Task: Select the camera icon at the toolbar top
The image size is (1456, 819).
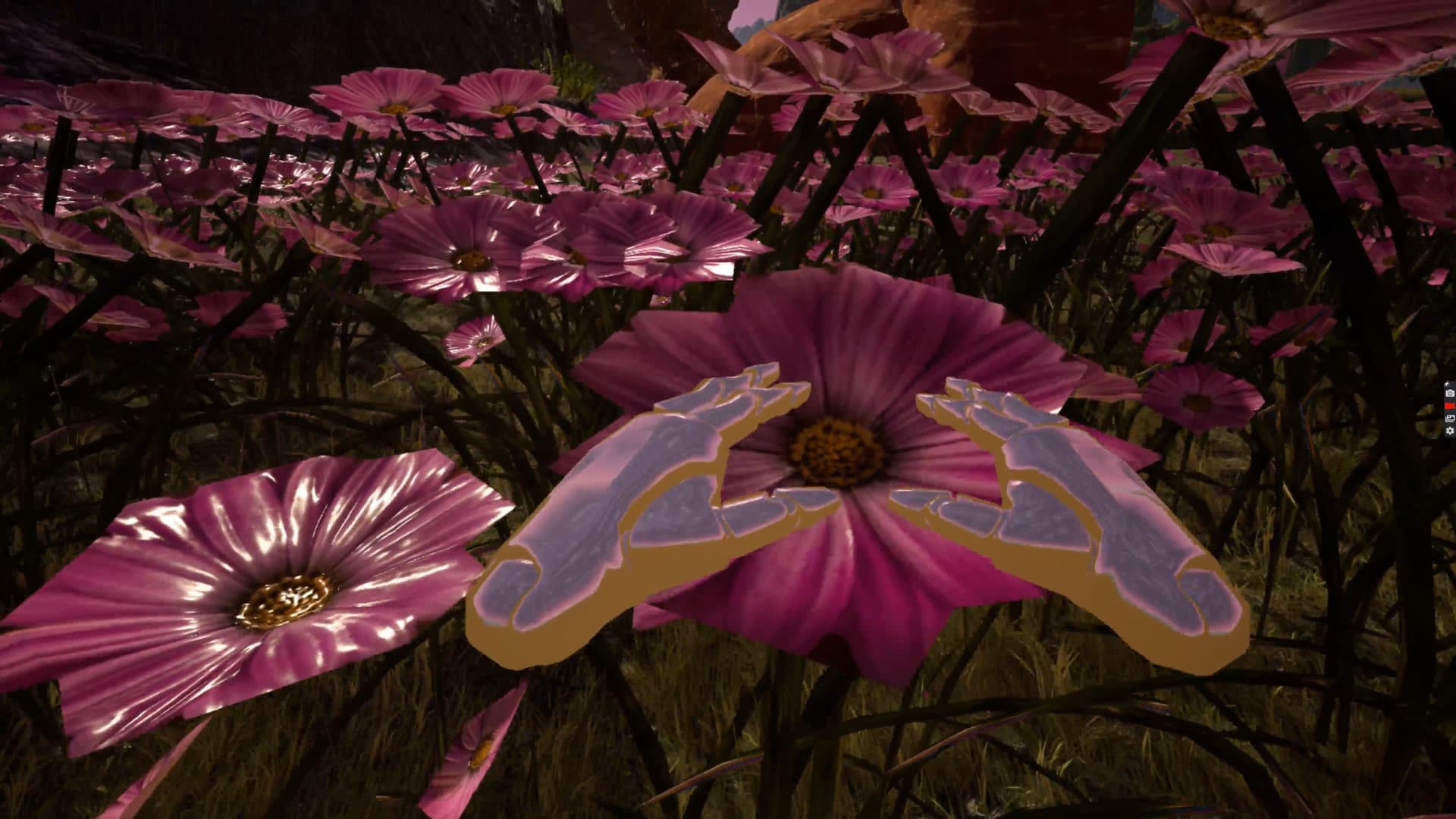Action: 1449,393
